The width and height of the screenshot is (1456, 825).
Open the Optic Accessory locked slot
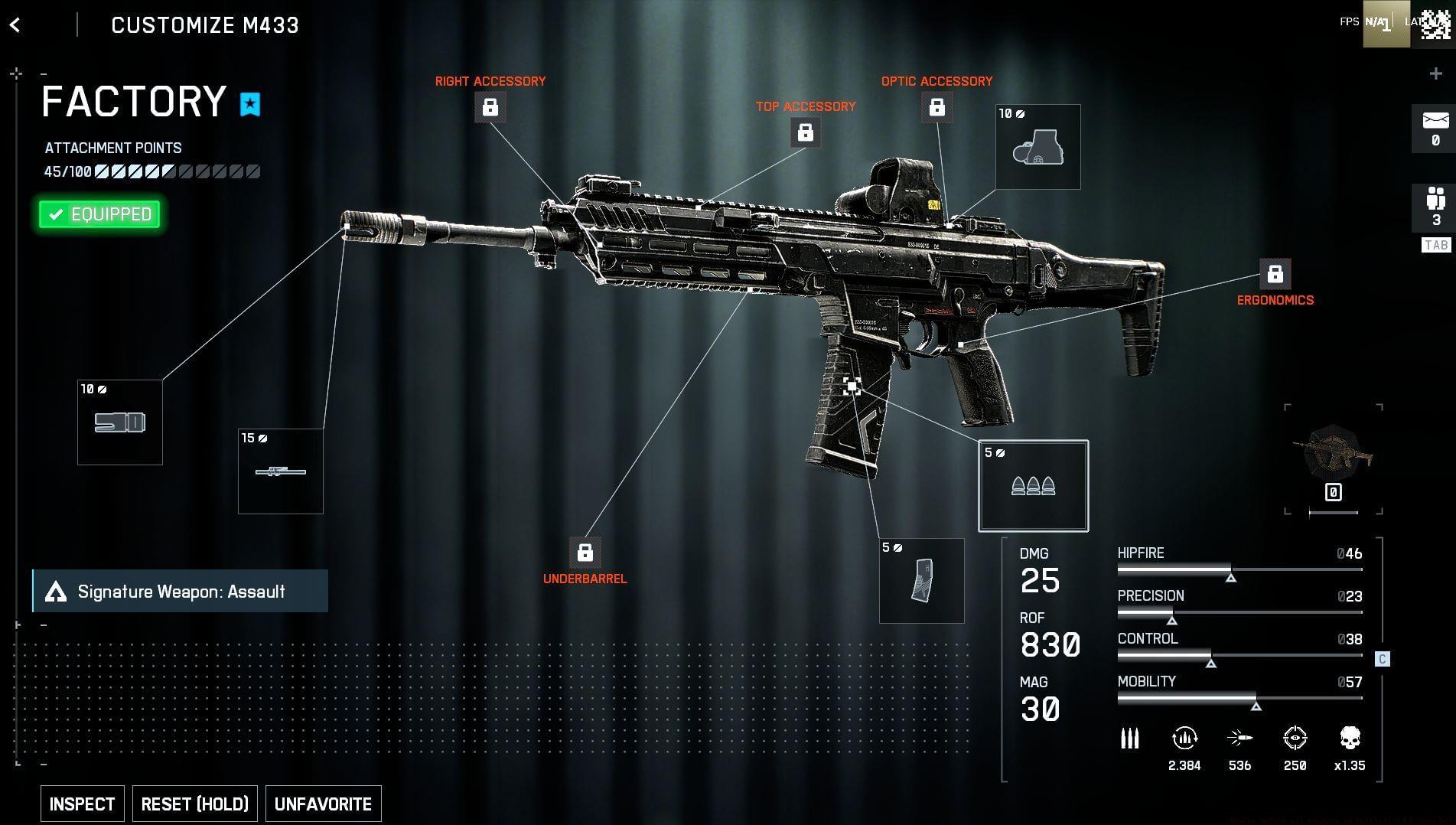(936, 107)
